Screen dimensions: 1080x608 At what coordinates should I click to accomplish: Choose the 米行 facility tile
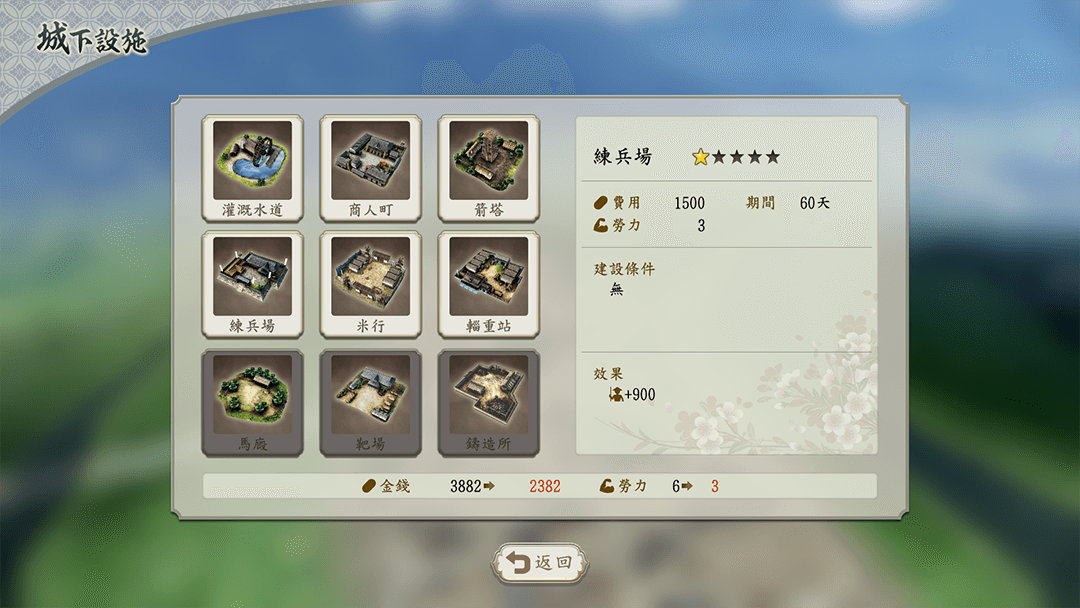(370, 284)
